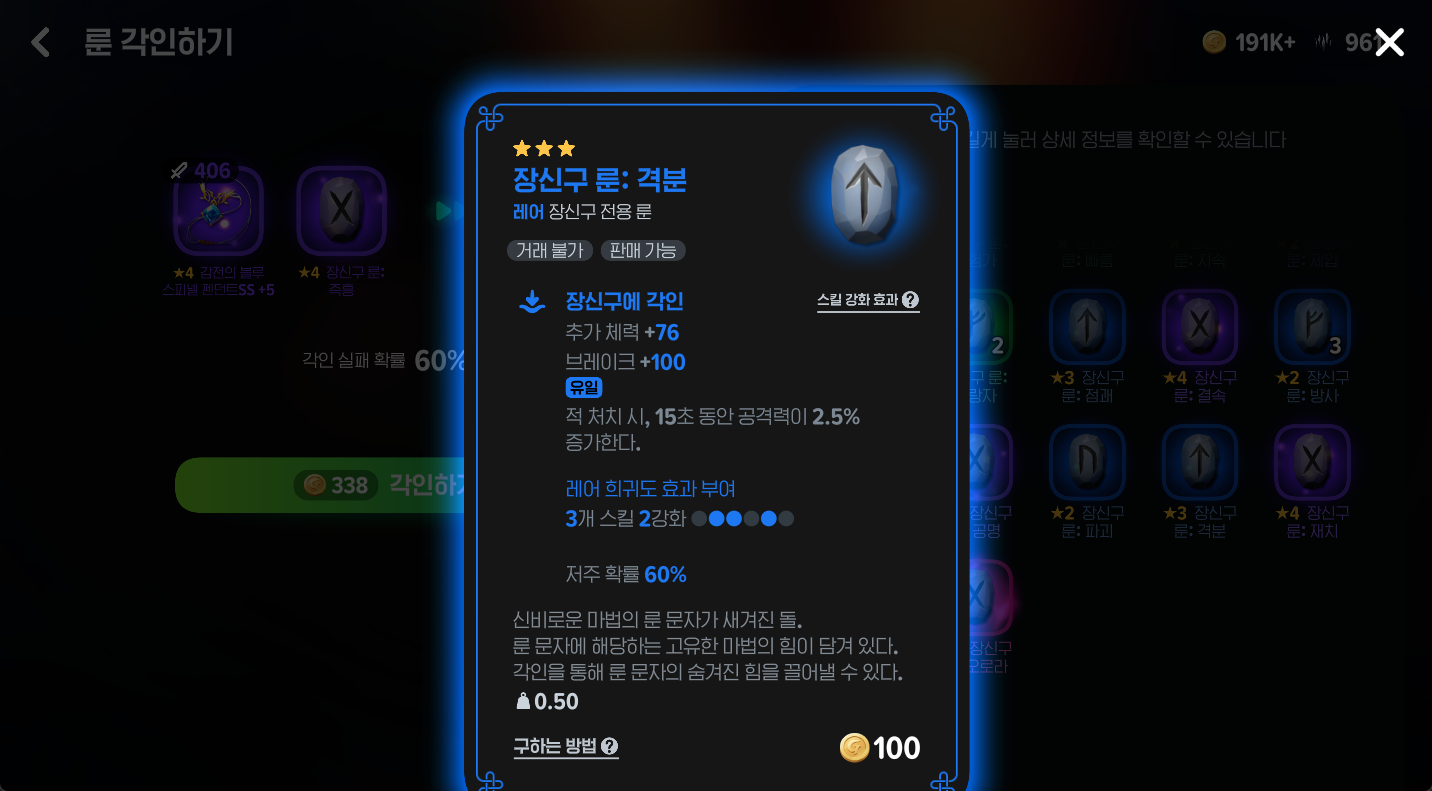The width and height of the screenshot is (1432, 791).
Task: Click the skill enhancement progress dots
Action: (x=741, y=519)
